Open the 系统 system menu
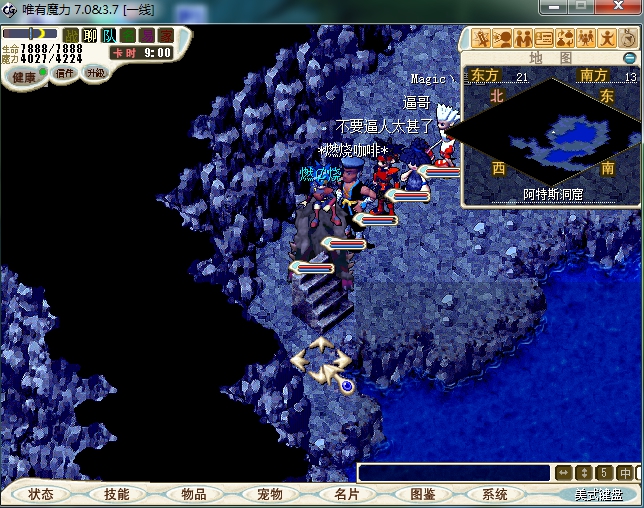Image resolution: width=644 pixels, height=508 pixels. [x=495, y=494]
